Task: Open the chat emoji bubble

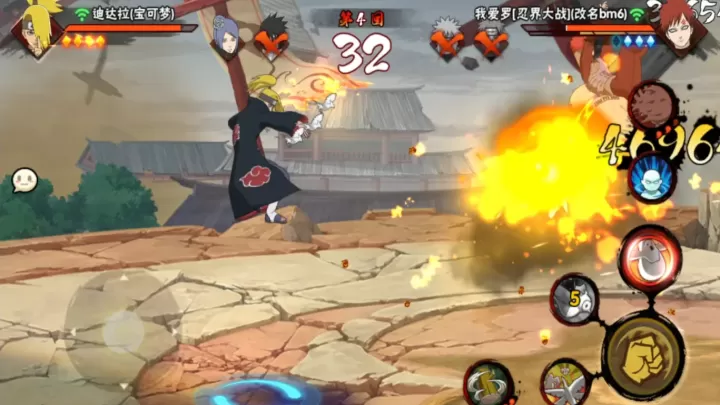Action: [x=25, y=181]
